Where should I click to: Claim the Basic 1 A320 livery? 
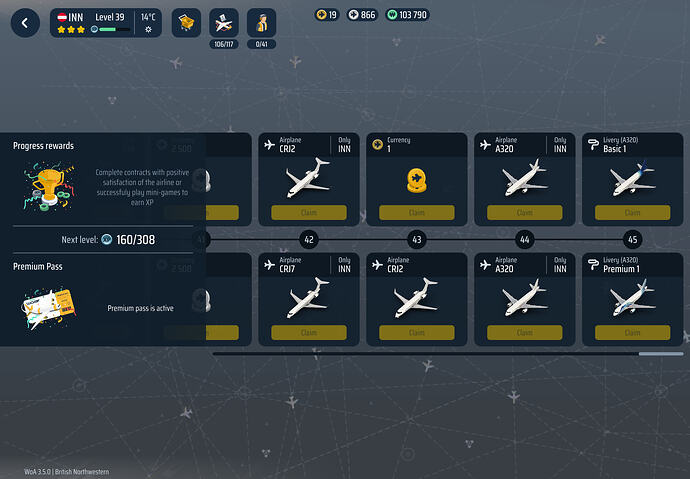click(x=632, y=213)
